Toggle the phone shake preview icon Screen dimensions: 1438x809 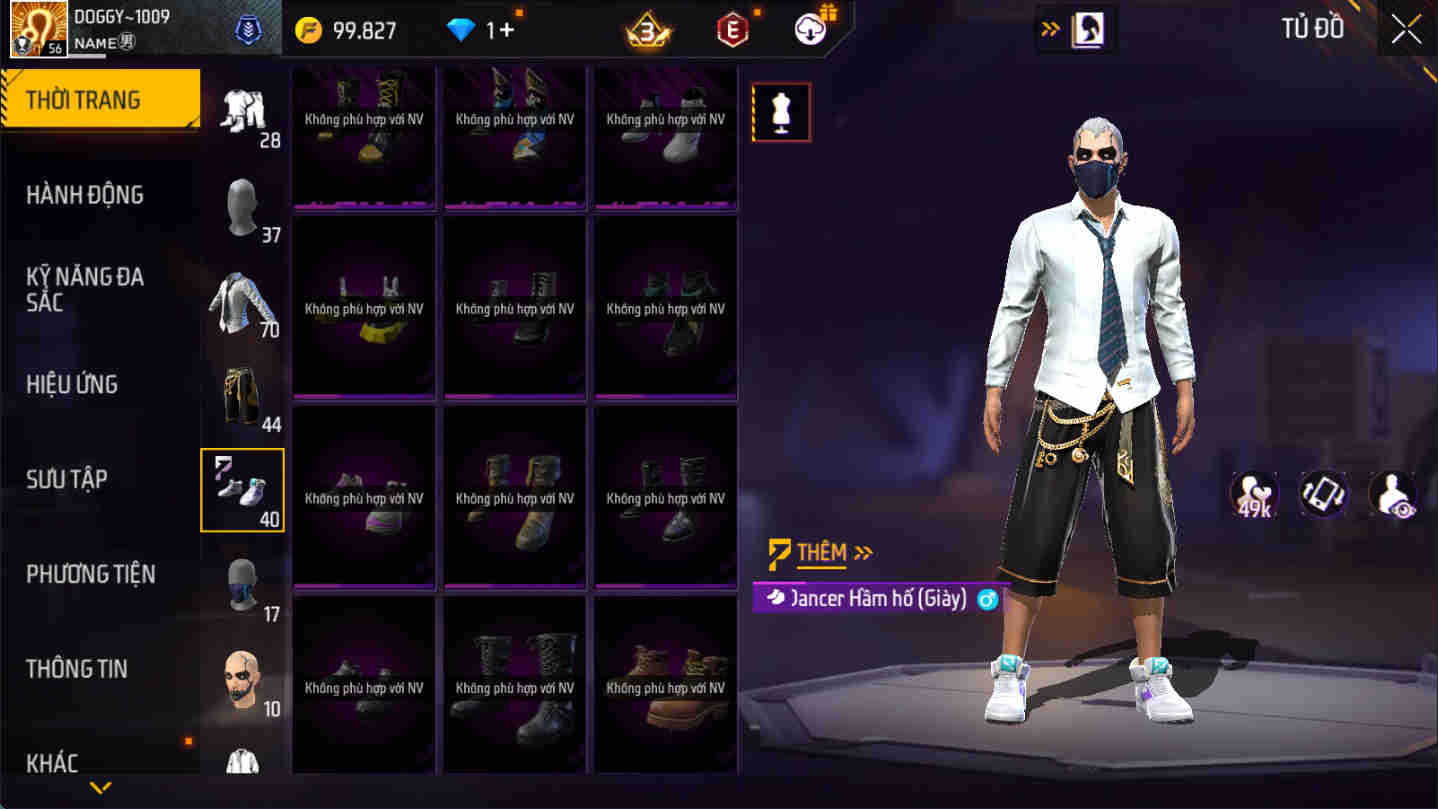[1323, 493]
